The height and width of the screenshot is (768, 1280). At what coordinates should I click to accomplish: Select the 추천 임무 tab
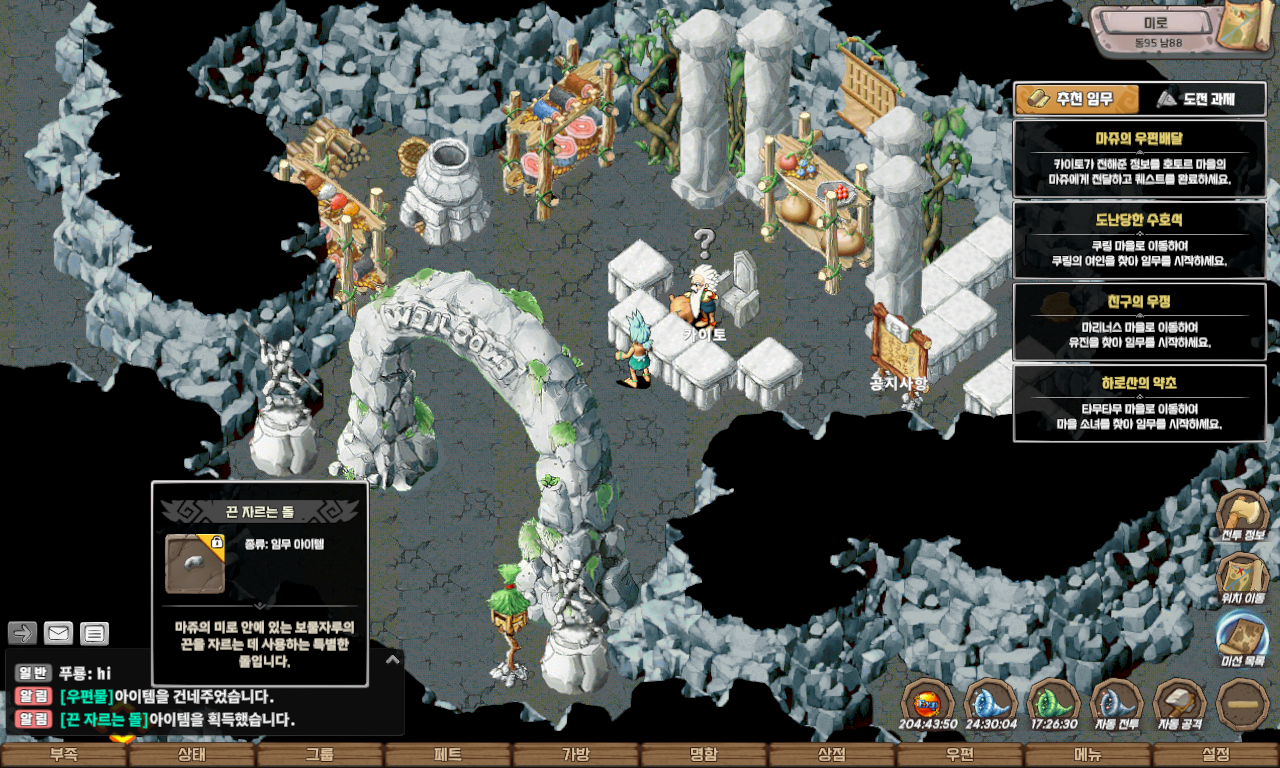click(1077, 99)
